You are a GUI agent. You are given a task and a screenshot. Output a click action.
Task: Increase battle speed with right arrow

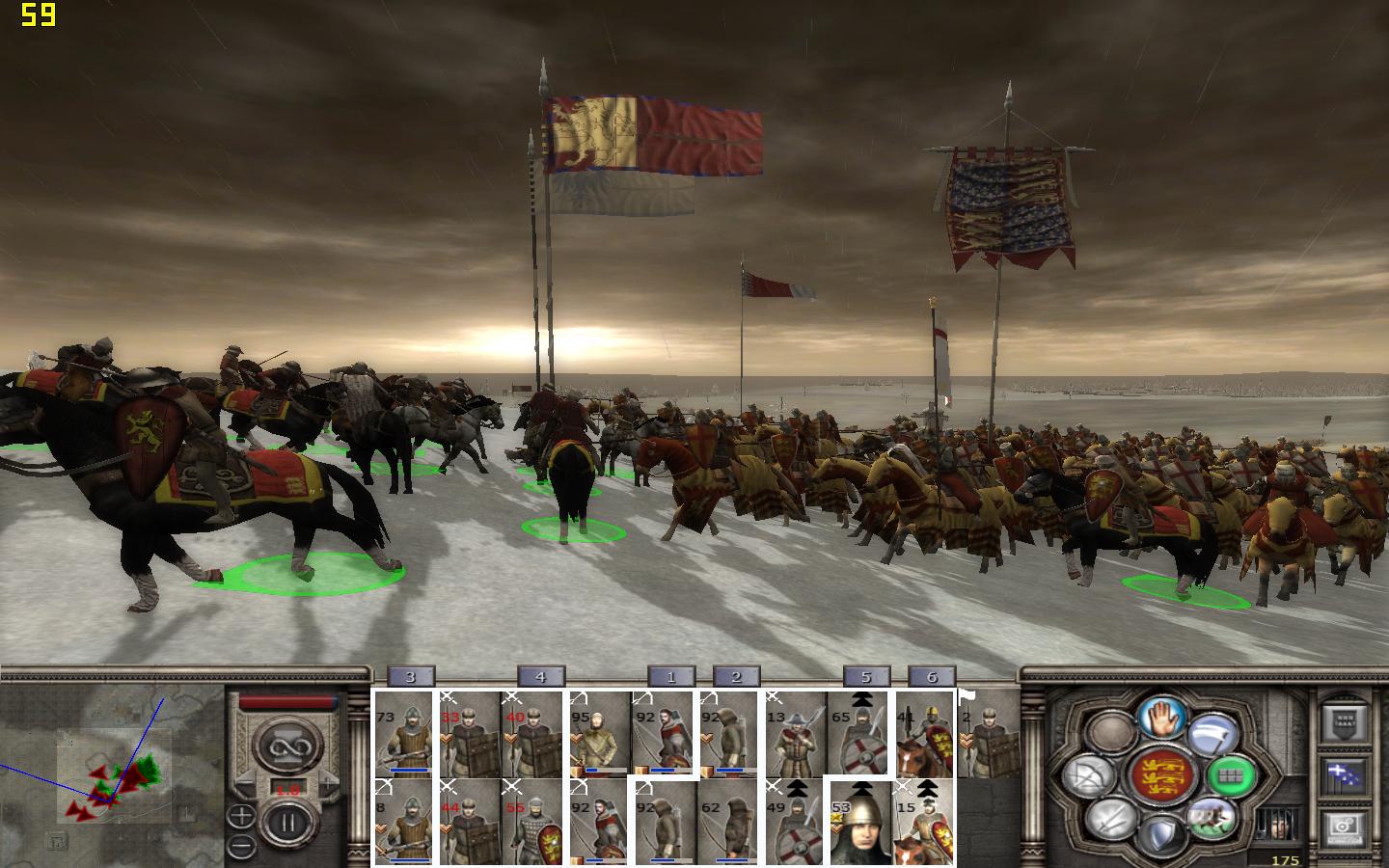coord(328,782)
